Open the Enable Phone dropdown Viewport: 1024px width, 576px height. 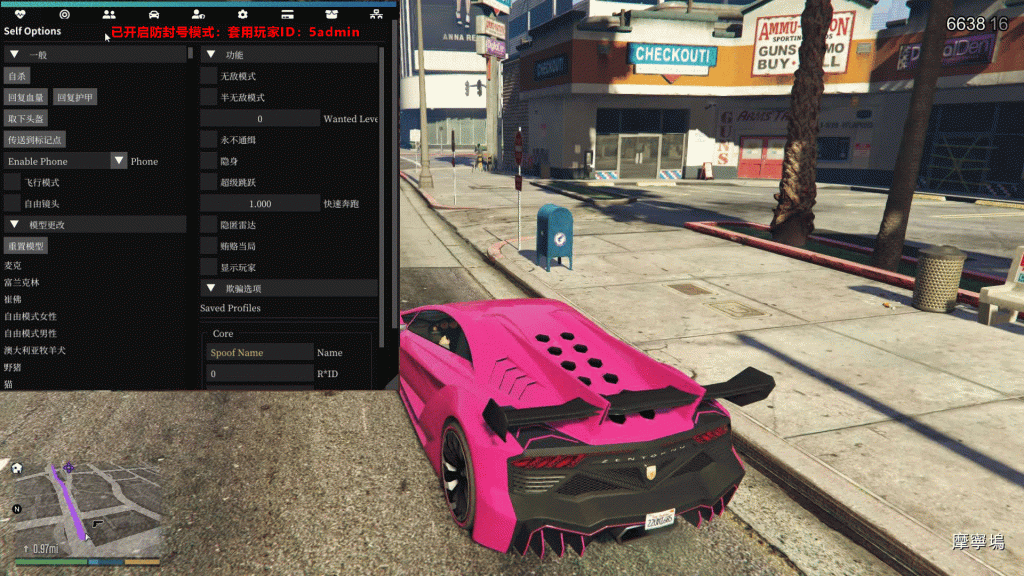click(x=119, y=161)
